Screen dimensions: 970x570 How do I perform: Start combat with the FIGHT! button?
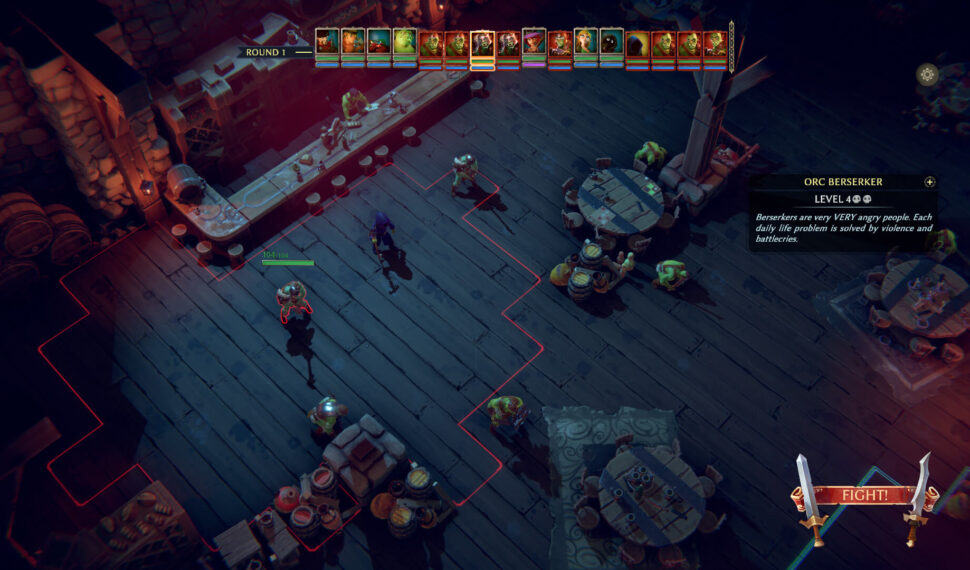[864, 495]
